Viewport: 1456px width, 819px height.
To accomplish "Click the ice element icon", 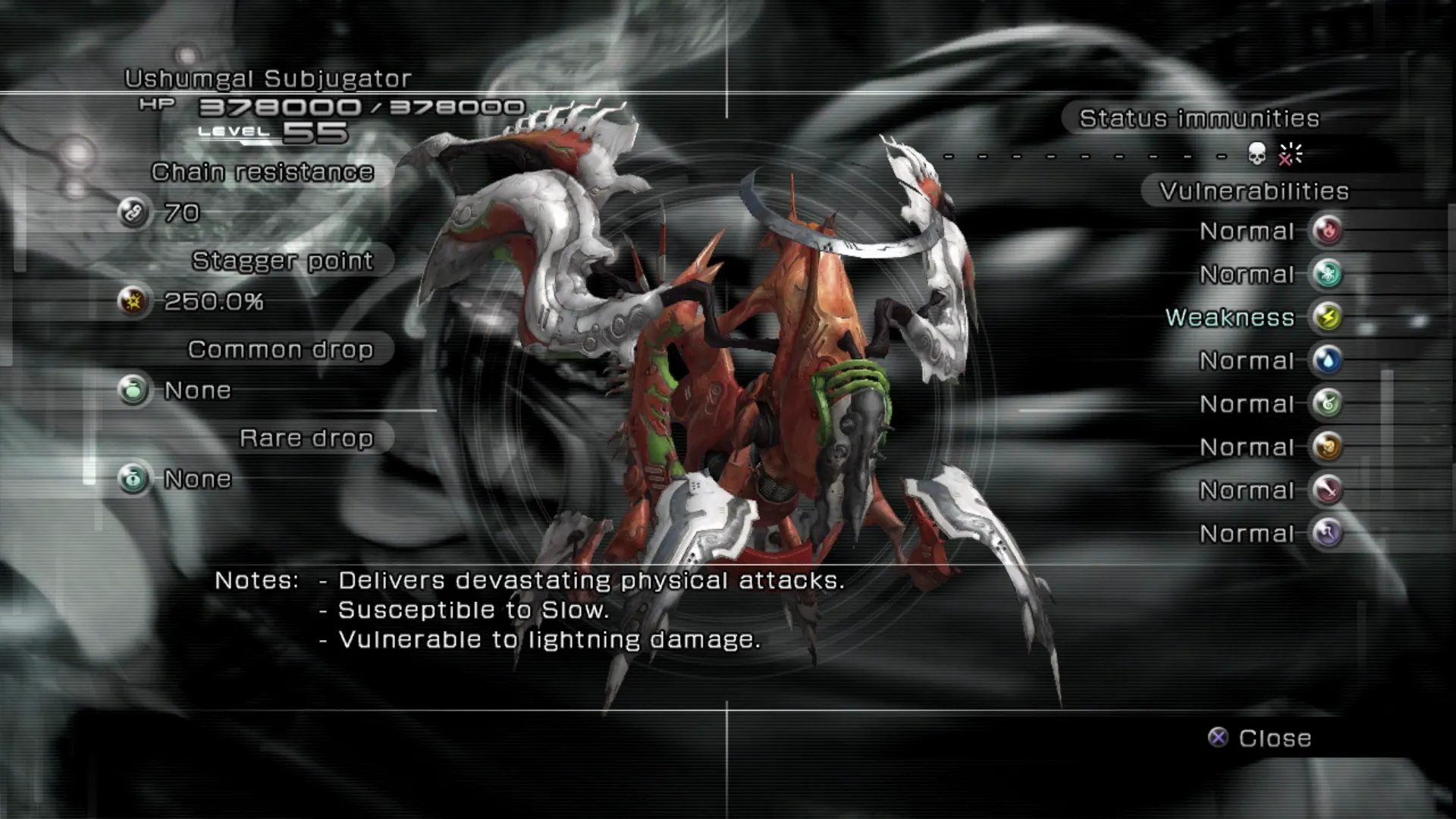I will click(1327, 274).
